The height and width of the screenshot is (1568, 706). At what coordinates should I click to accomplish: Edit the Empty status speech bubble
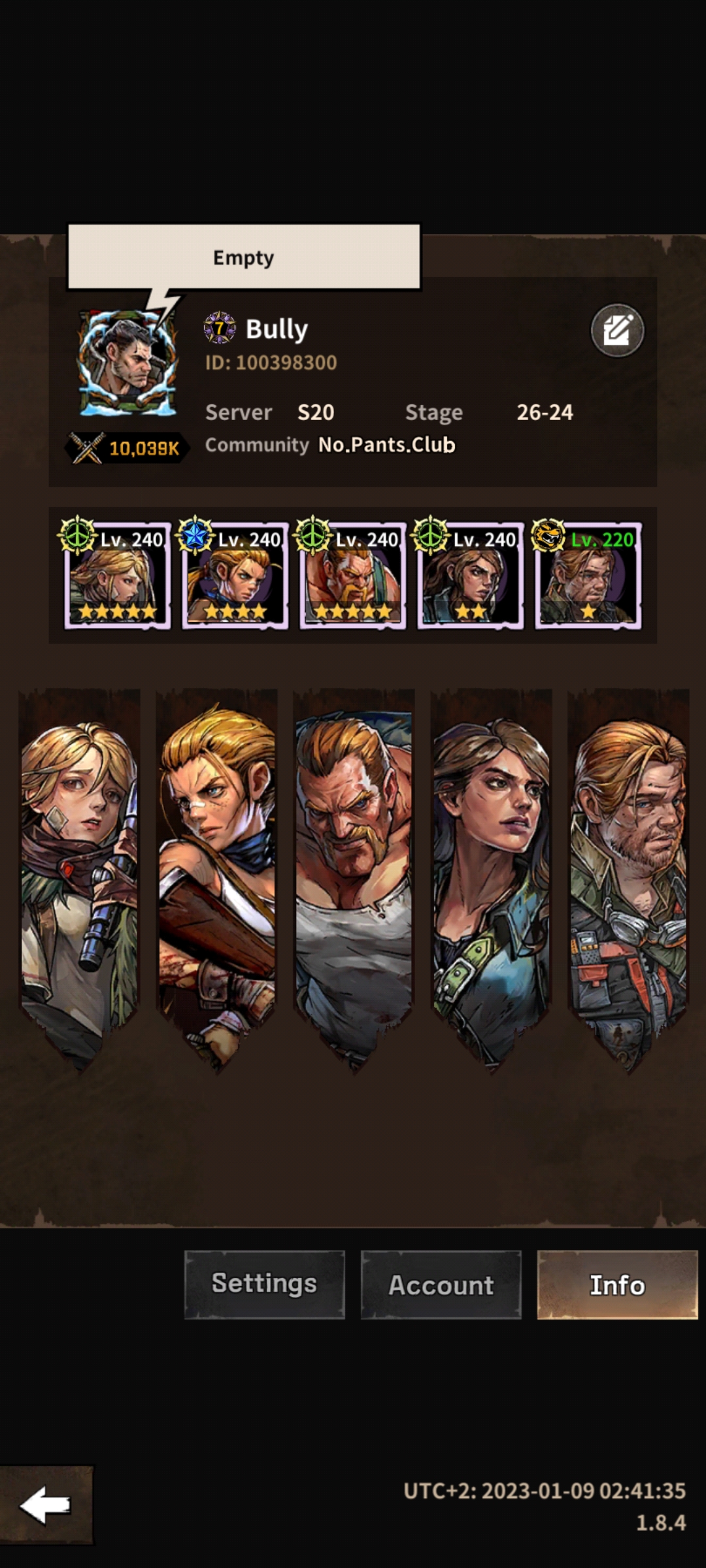(244, 257)
